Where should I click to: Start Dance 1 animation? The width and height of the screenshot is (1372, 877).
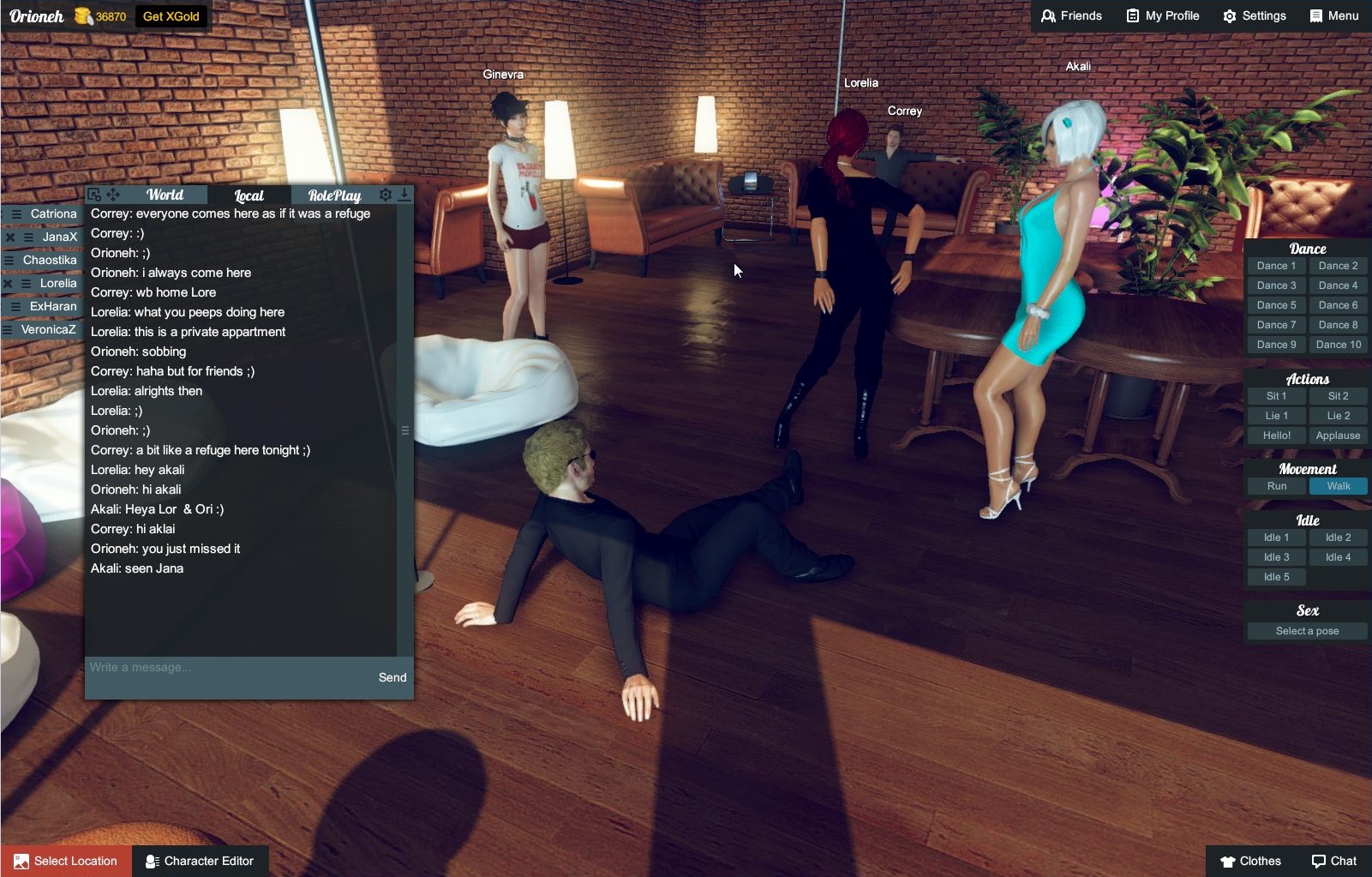(1275, 266)
